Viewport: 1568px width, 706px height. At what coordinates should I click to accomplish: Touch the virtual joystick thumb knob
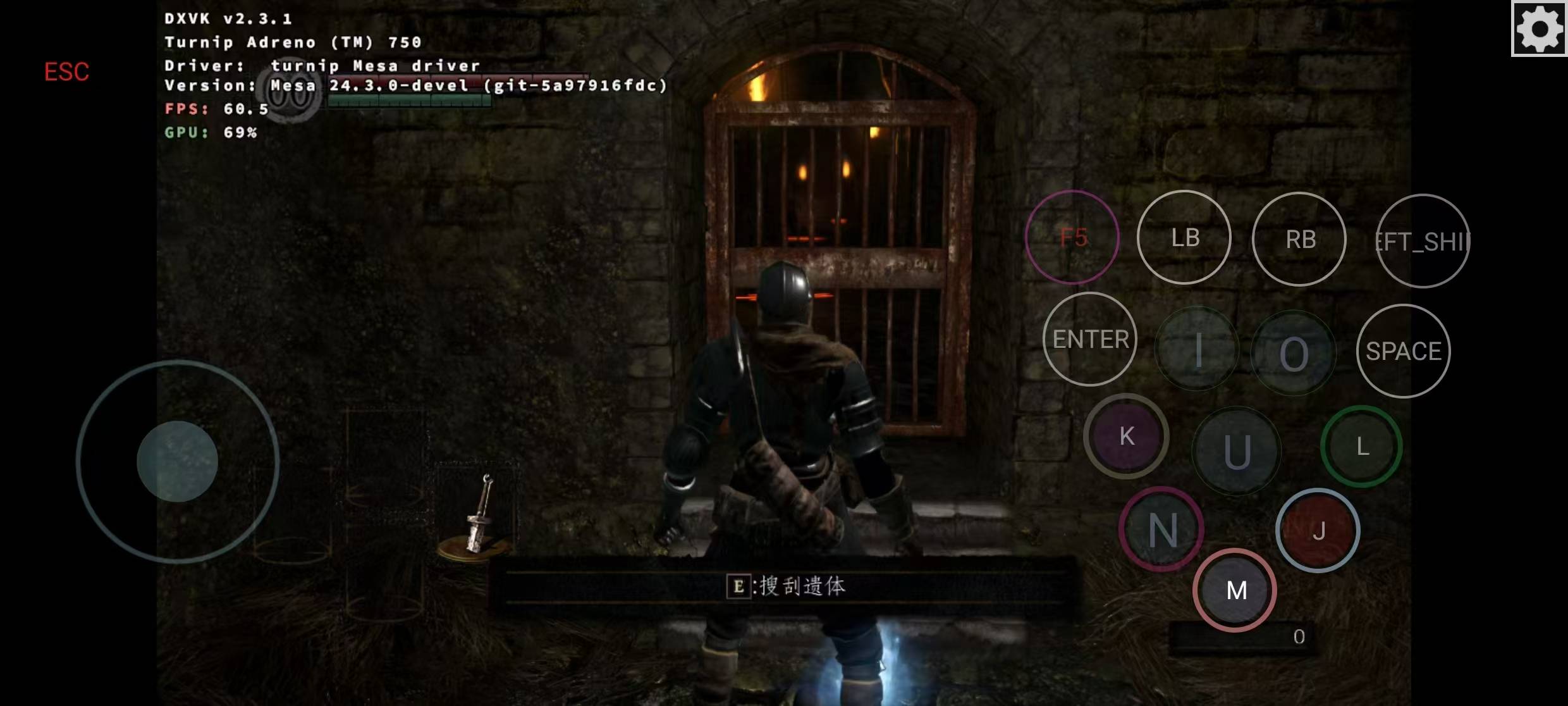point(178,461)
